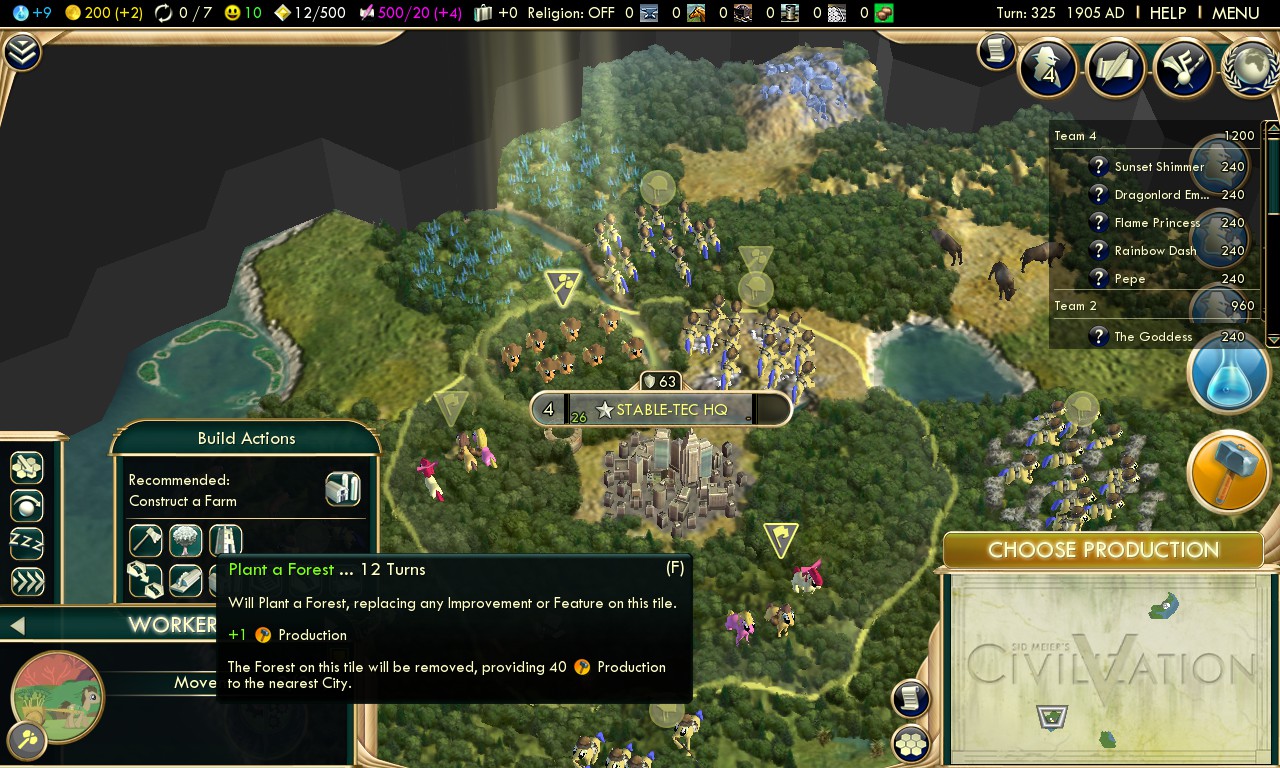This screenshot has width=1280, height=768.
Task: Choose the chop forest axe build action
Action: pos(146,541)
